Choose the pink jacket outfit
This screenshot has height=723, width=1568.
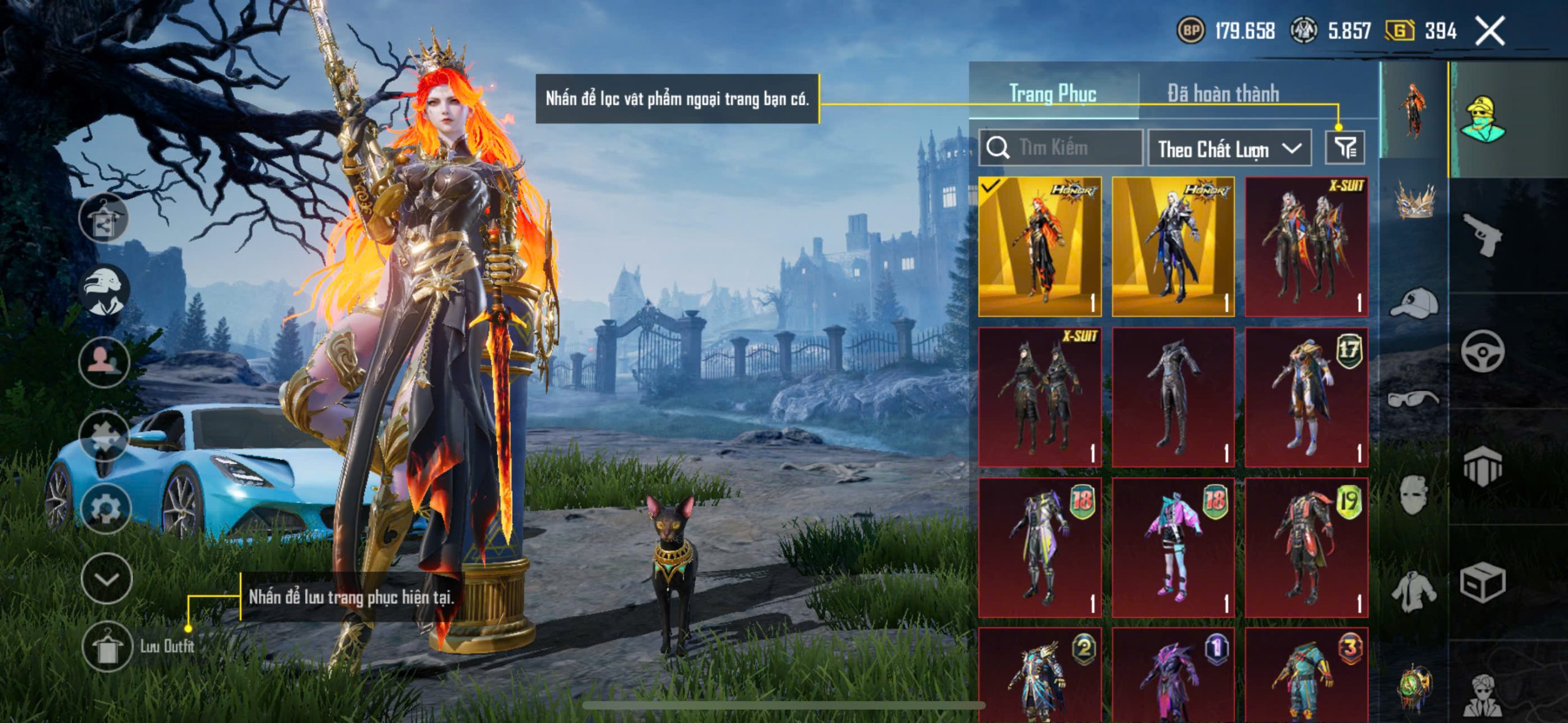point(1173,547)
